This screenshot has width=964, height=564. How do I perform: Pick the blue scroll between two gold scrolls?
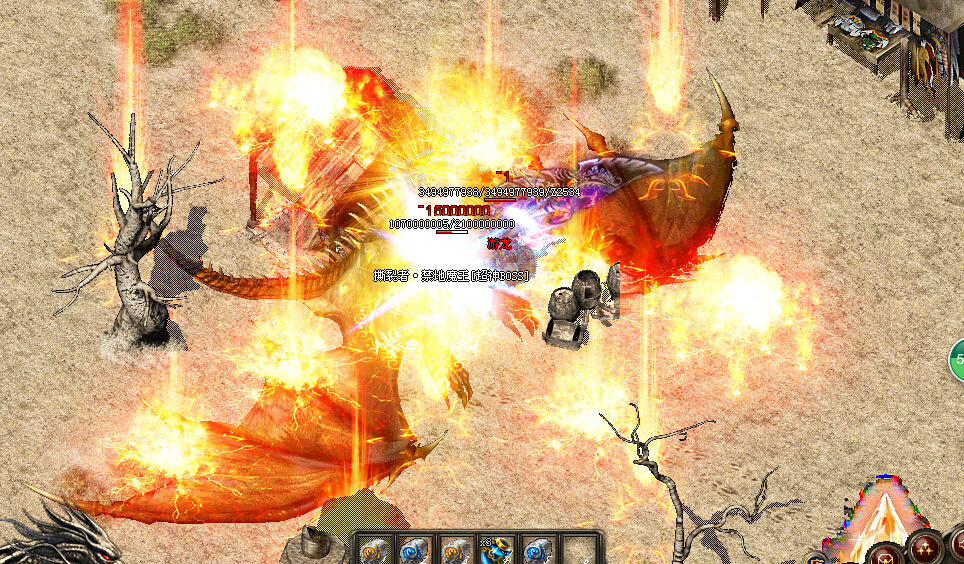tap(415, 549)
